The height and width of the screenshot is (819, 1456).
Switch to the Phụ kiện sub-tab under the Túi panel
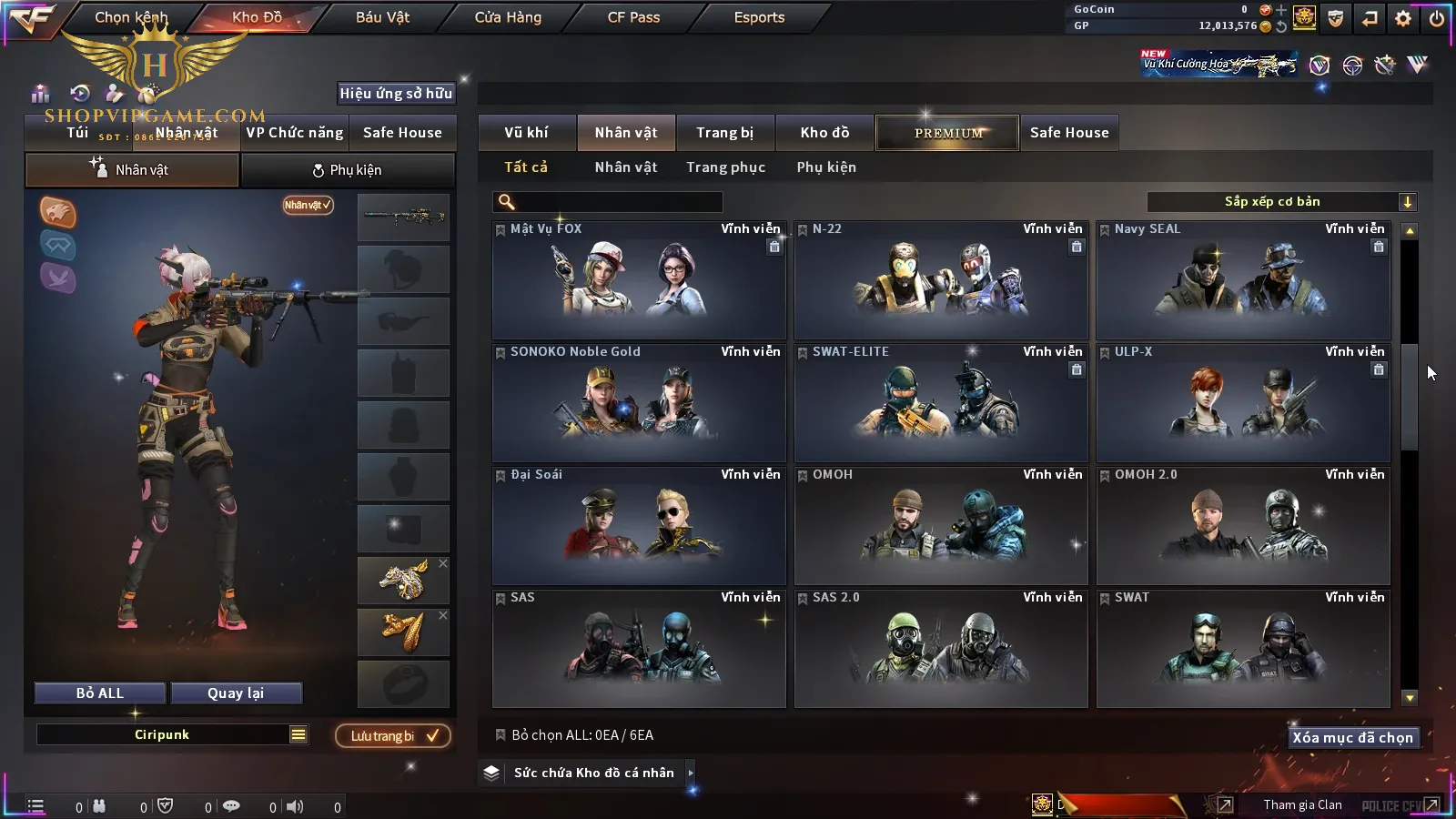tap(347, 170)
